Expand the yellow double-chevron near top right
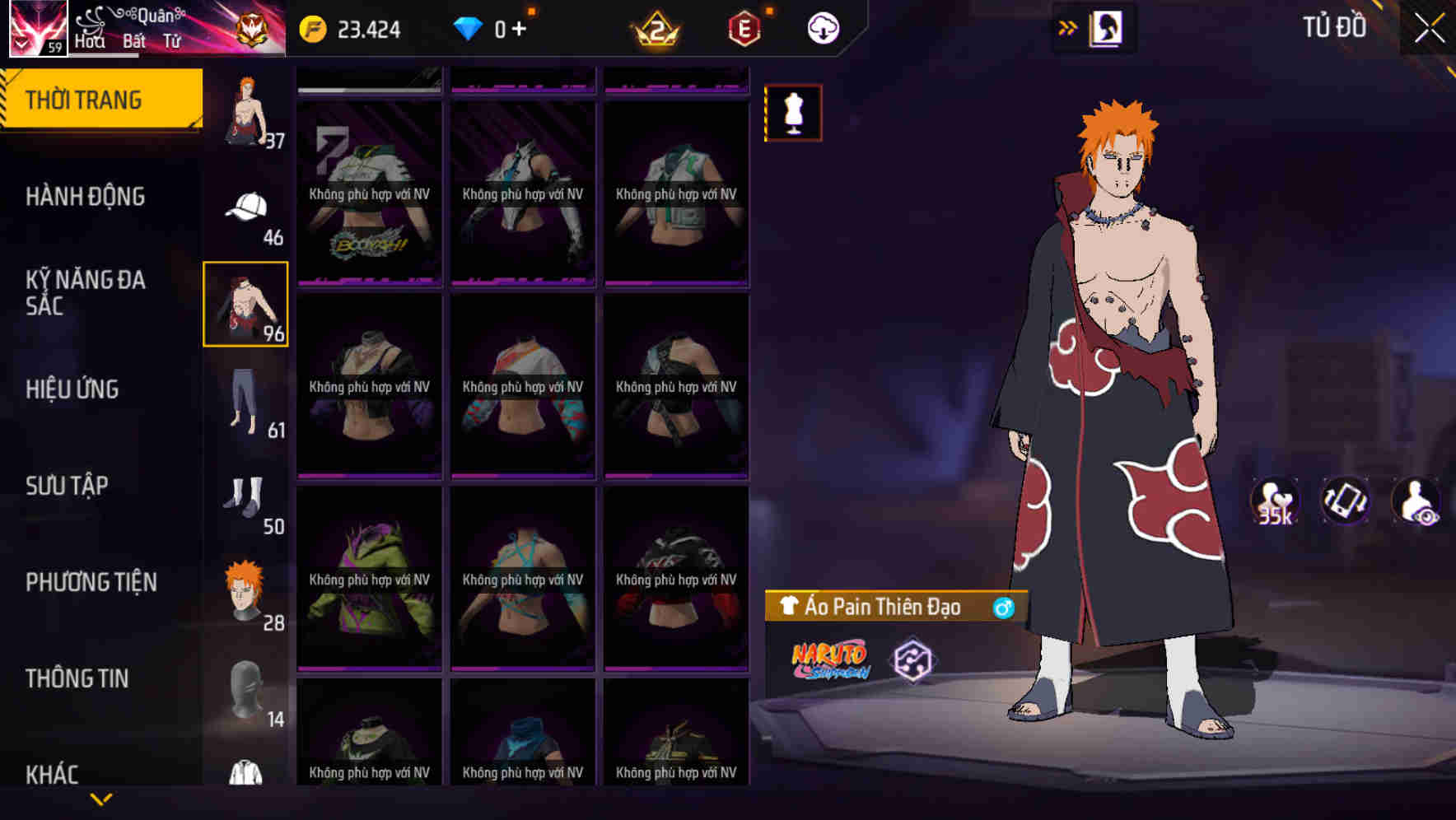This screenshot has height=820, width=1456. pos(1068,26)
